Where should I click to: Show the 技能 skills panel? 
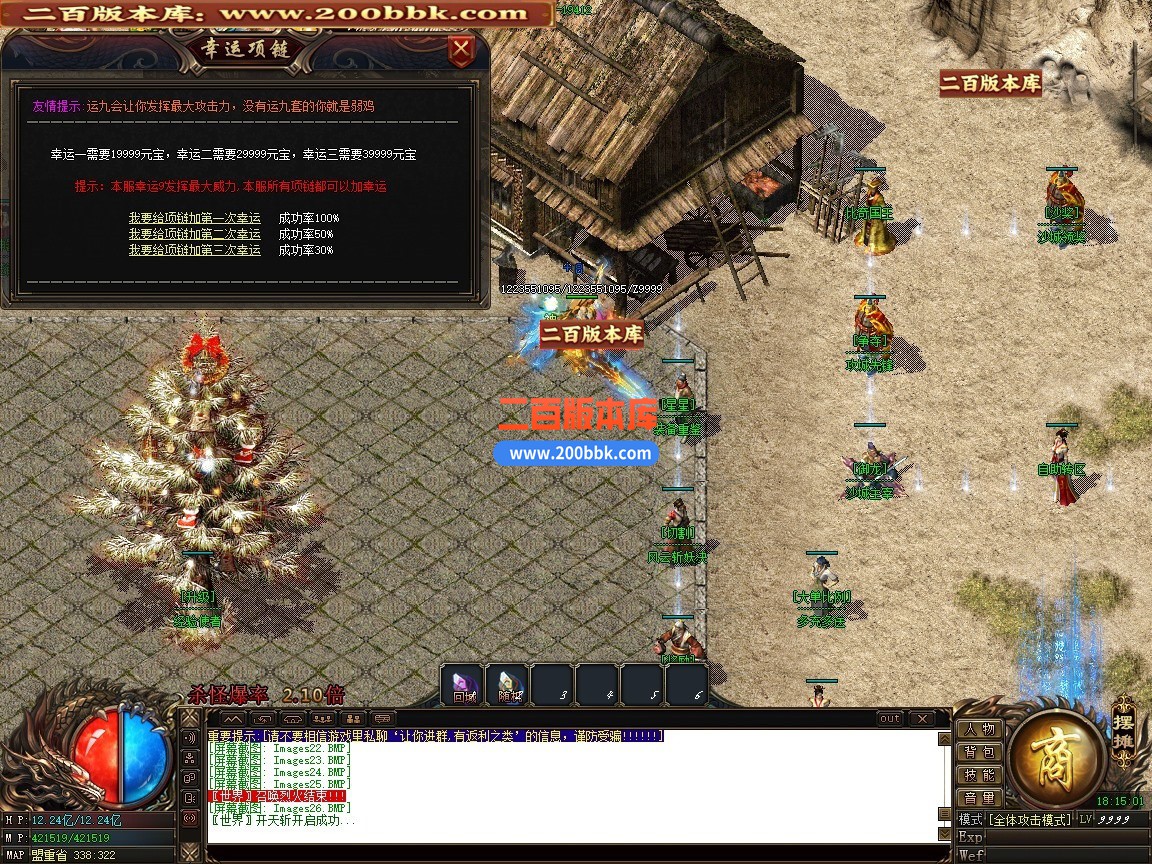tap(980, 775)
